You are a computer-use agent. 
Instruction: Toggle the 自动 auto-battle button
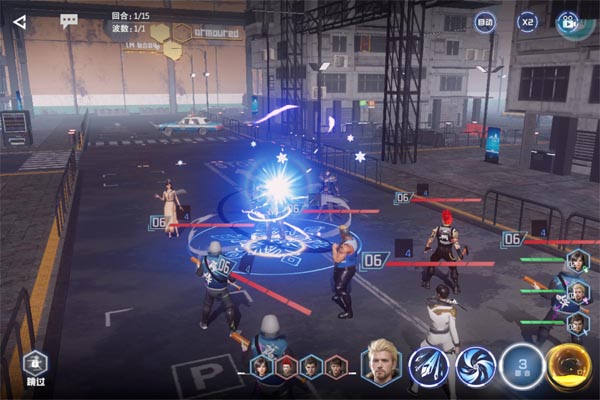pos(484,21)
